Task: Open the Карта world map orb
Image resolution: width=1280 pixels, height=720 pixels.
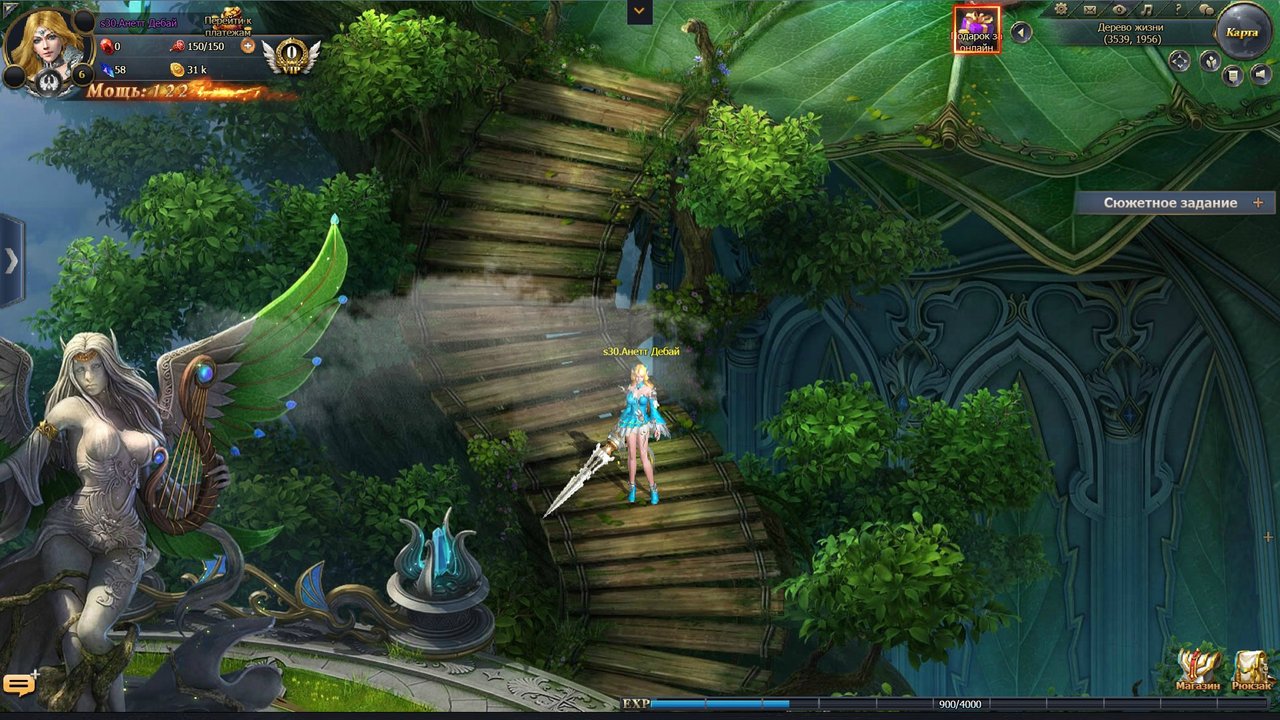Action: 1243,31
